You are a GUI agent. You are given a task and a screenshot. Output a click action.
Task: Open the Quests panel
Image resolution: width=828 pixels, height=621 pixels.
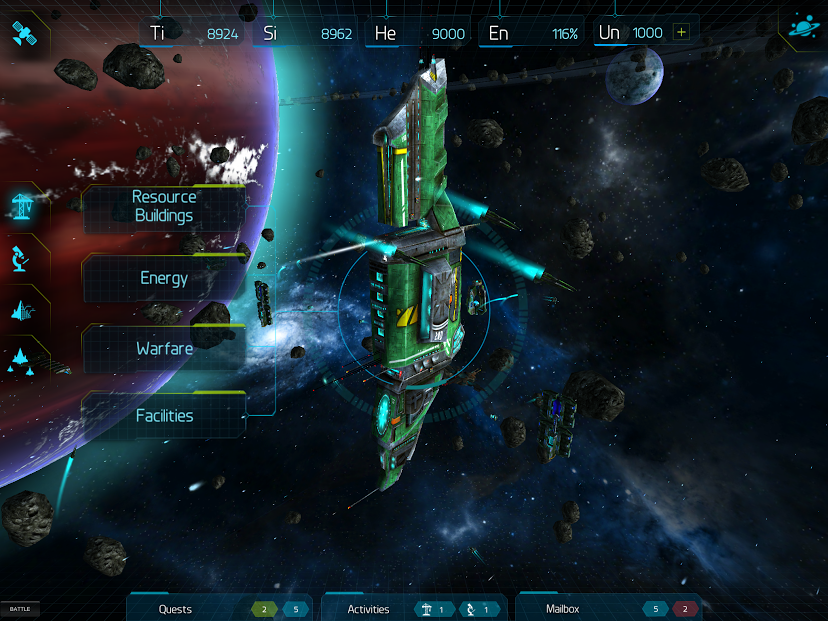pos(176,609)
